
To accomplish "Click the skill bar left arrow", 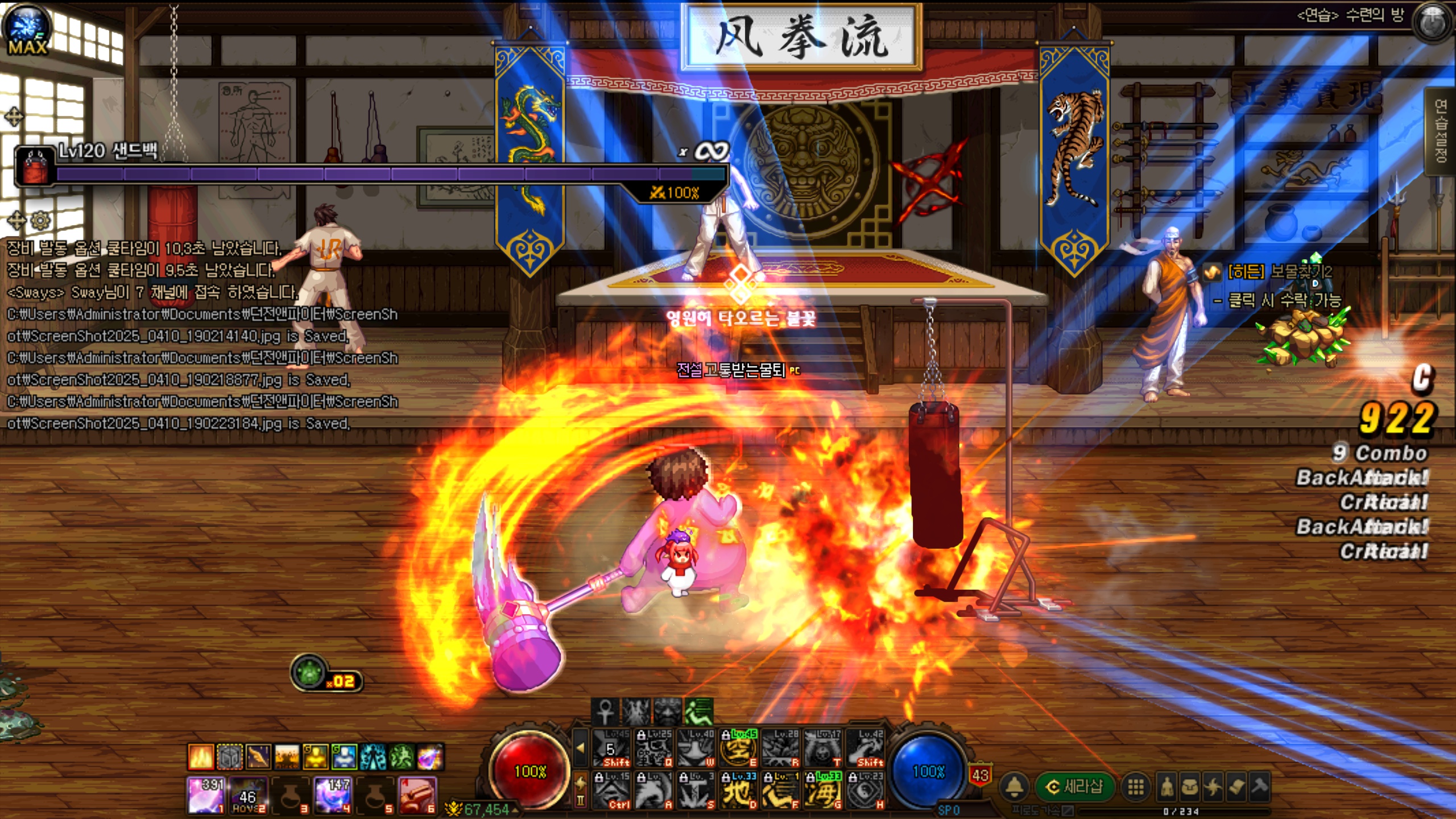I will [580, 748].
